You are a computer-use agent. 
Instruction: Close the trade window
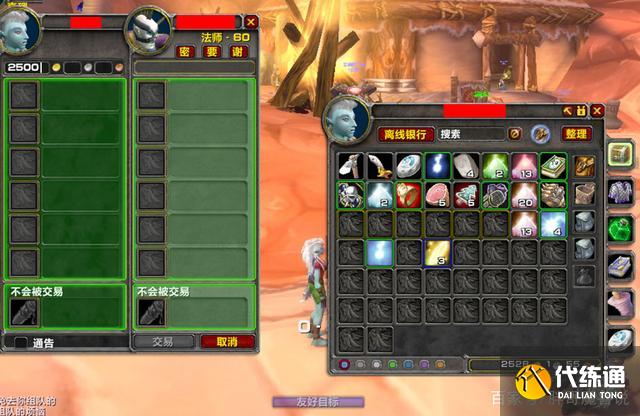coord(251,21)
